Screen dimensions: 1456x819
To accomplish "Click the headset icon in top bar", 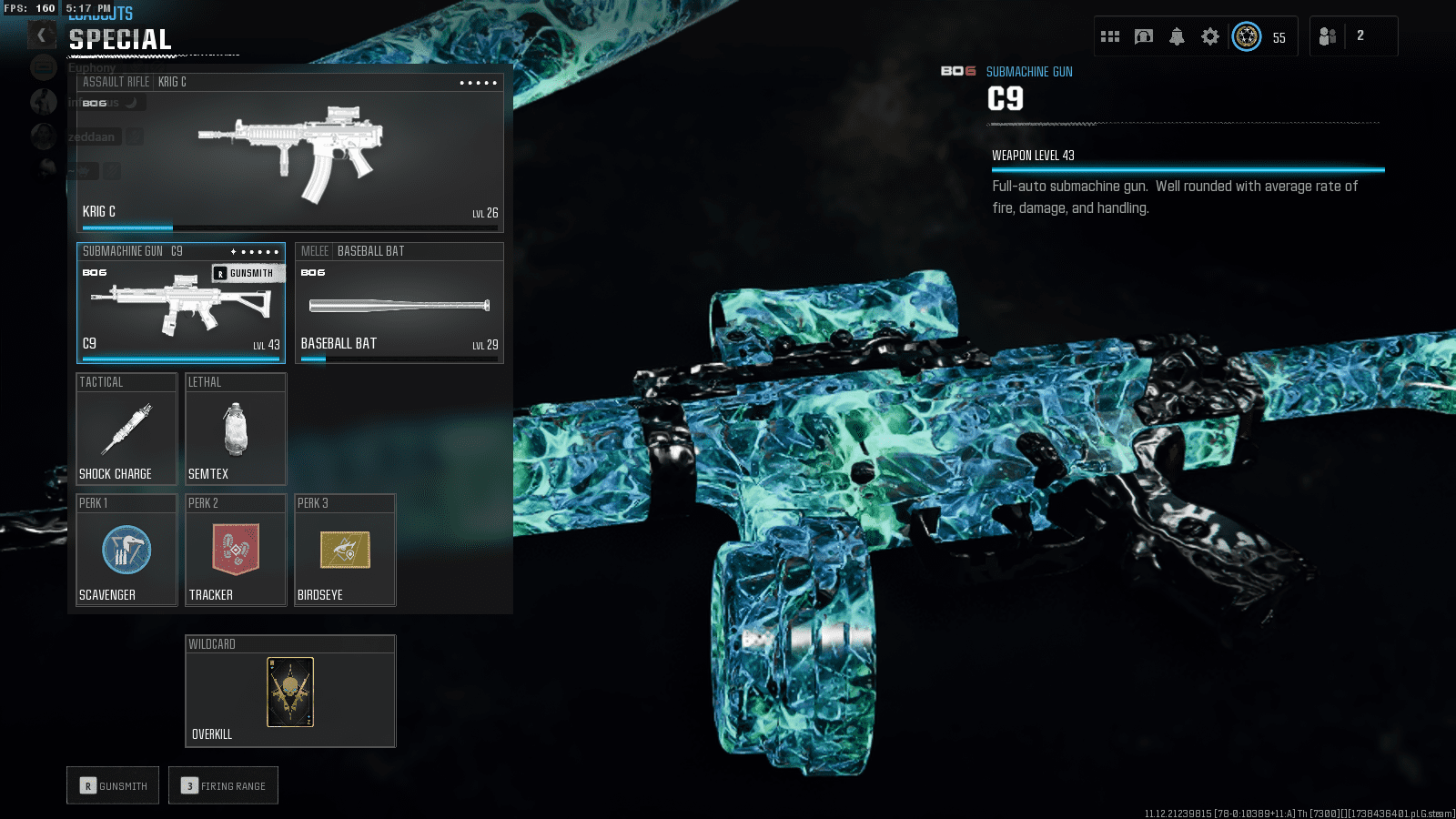I will coord(1144,36).
